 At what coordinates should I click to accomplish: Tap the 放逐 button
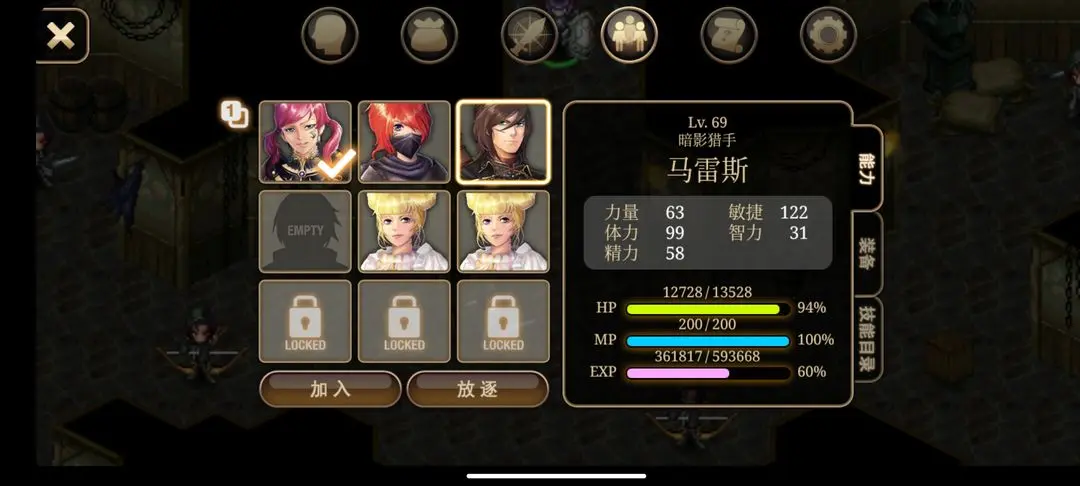click(x=477, y=389)
